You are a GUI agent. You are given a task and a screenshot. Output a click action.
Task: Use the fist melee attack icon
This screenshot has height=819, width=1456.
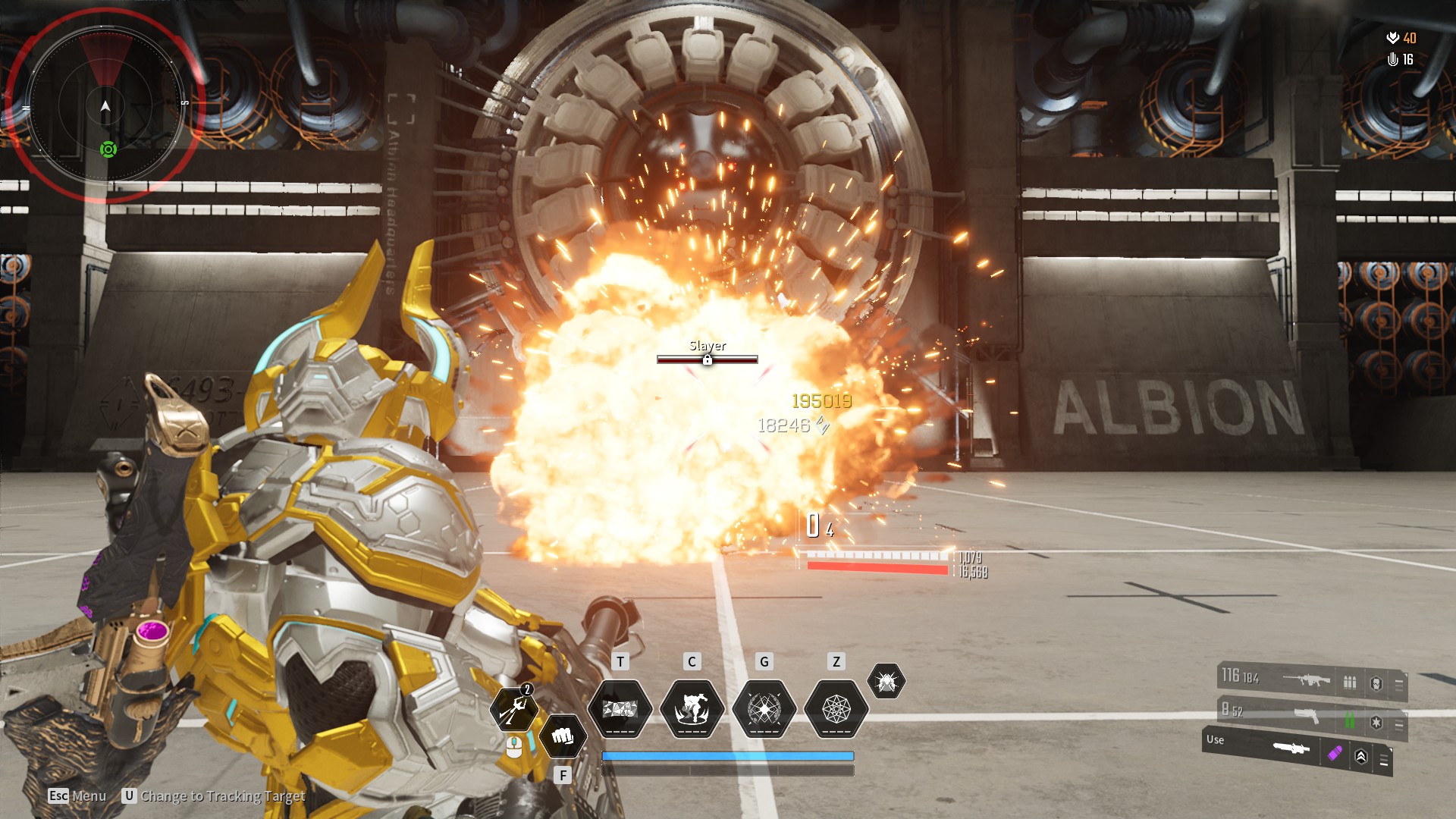click(562, 736)
